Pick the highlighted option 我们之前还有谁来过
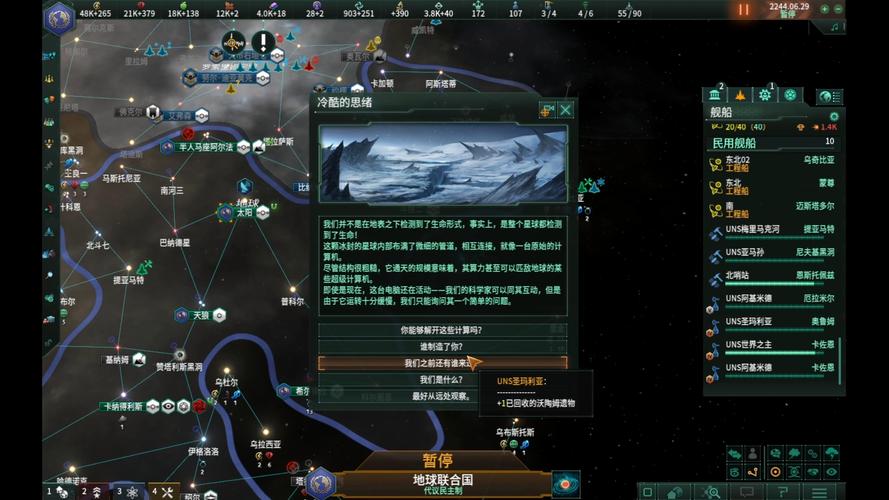Viewport: 889px width, 500px height. pos(442,363)
